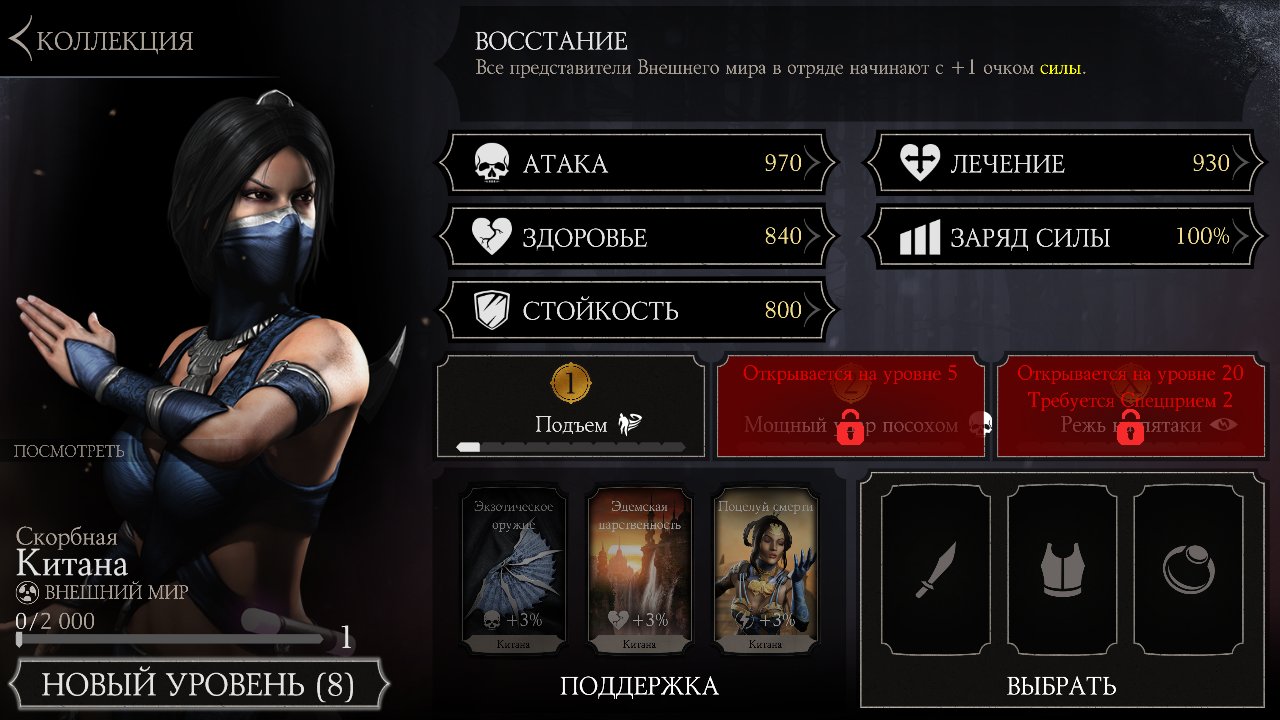Click the Новый уровень (8) button

pyautogui.click(x=198, y=686)
